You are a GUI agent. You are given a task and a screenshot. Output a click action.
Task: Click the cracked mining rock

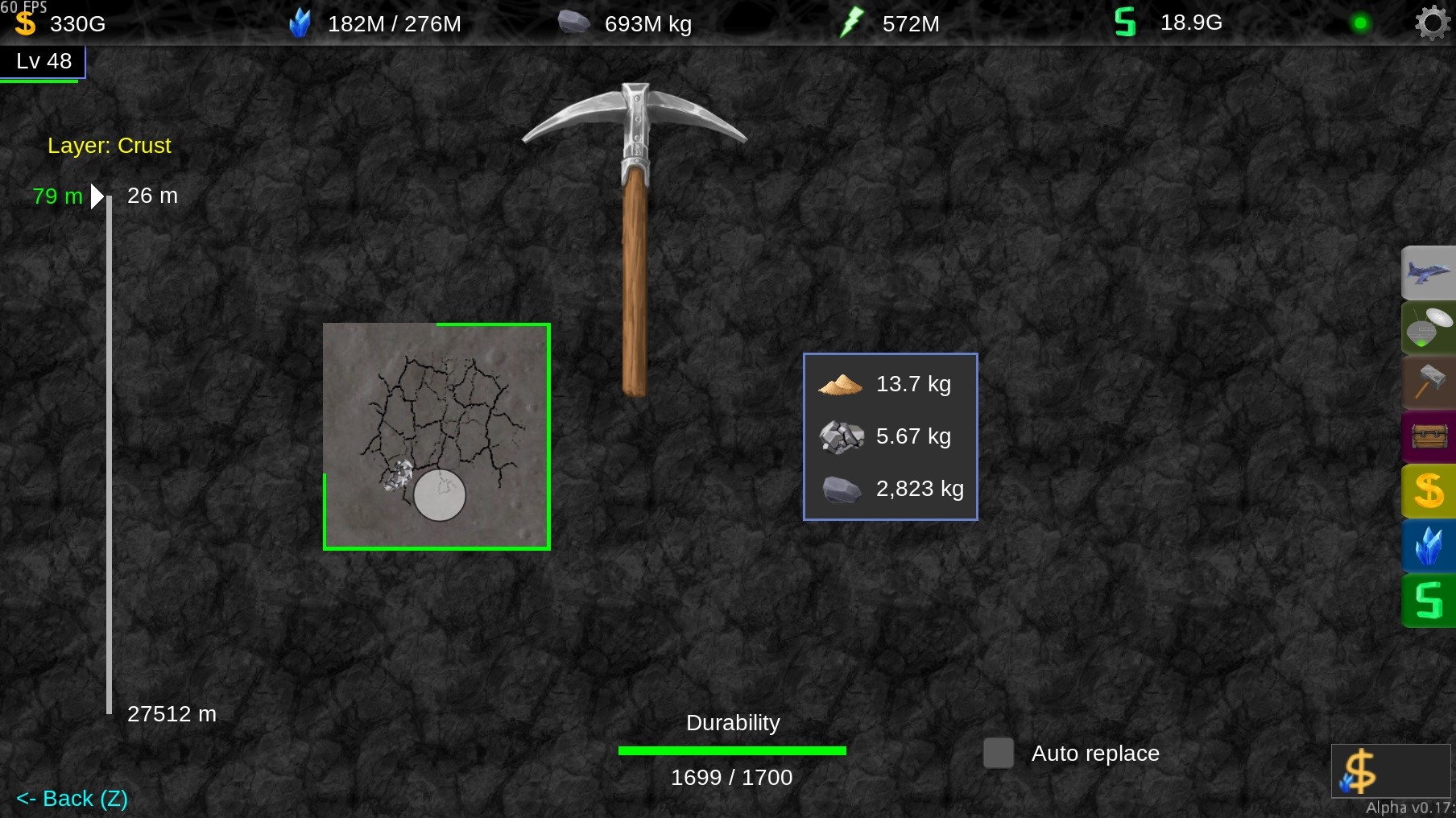(x=437, y=436)
